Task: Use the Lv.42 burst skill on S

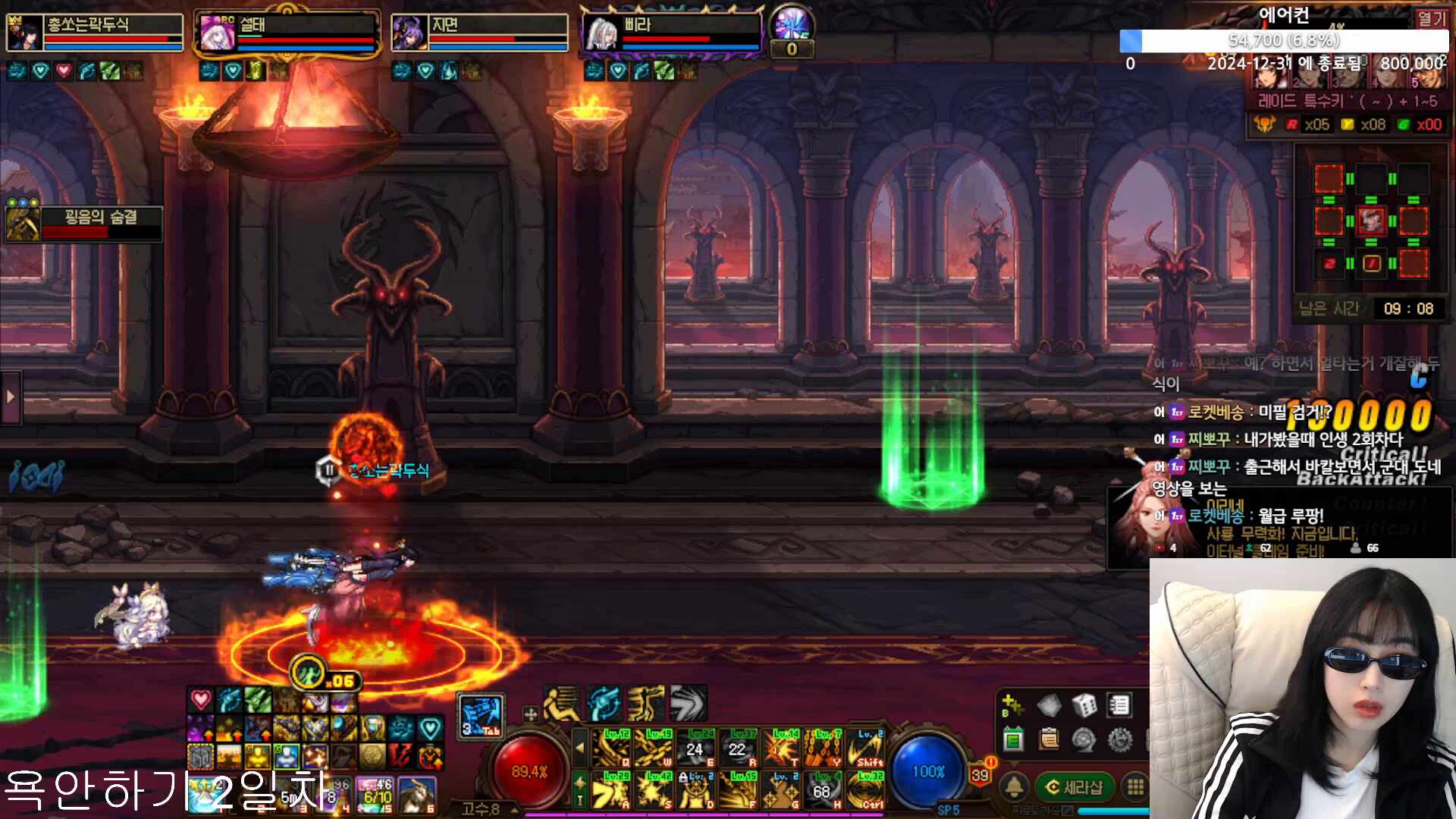Action: (653, 789)
